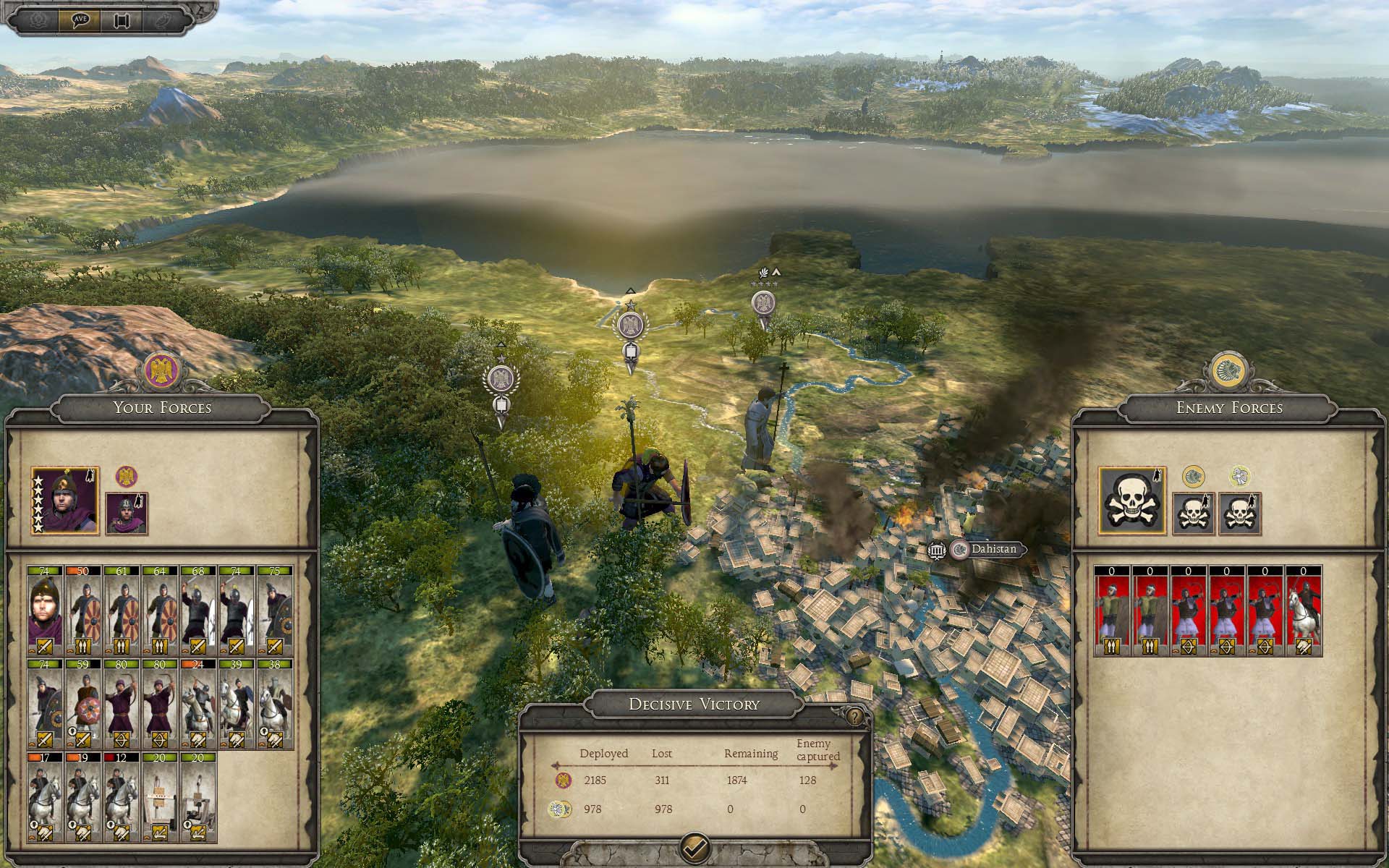1389x868 pixels.
Task: Confirm the Decisive Victory with the checkmark button
Action: (x=695, y=846)
